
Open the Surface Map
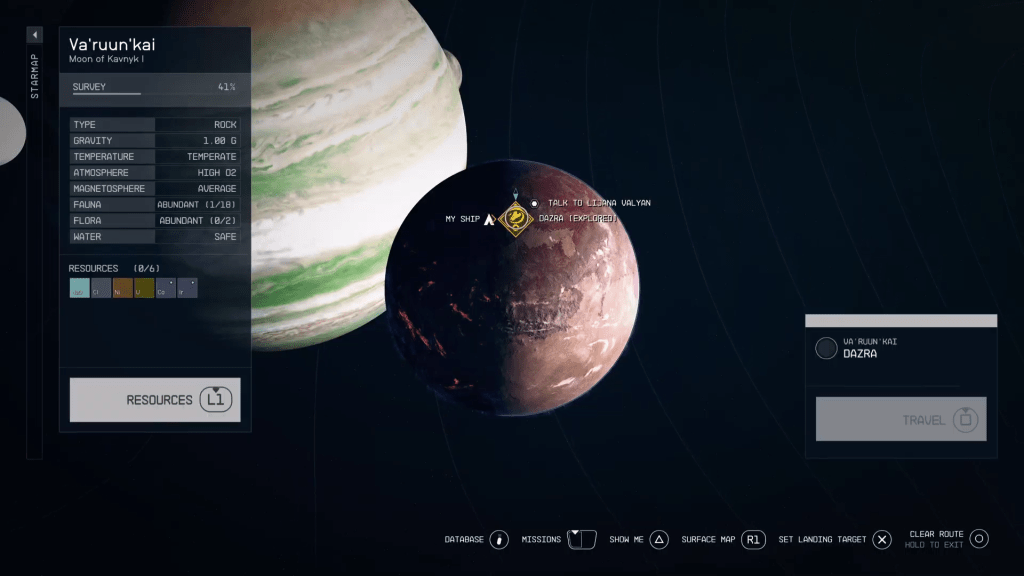click(753, 539)
